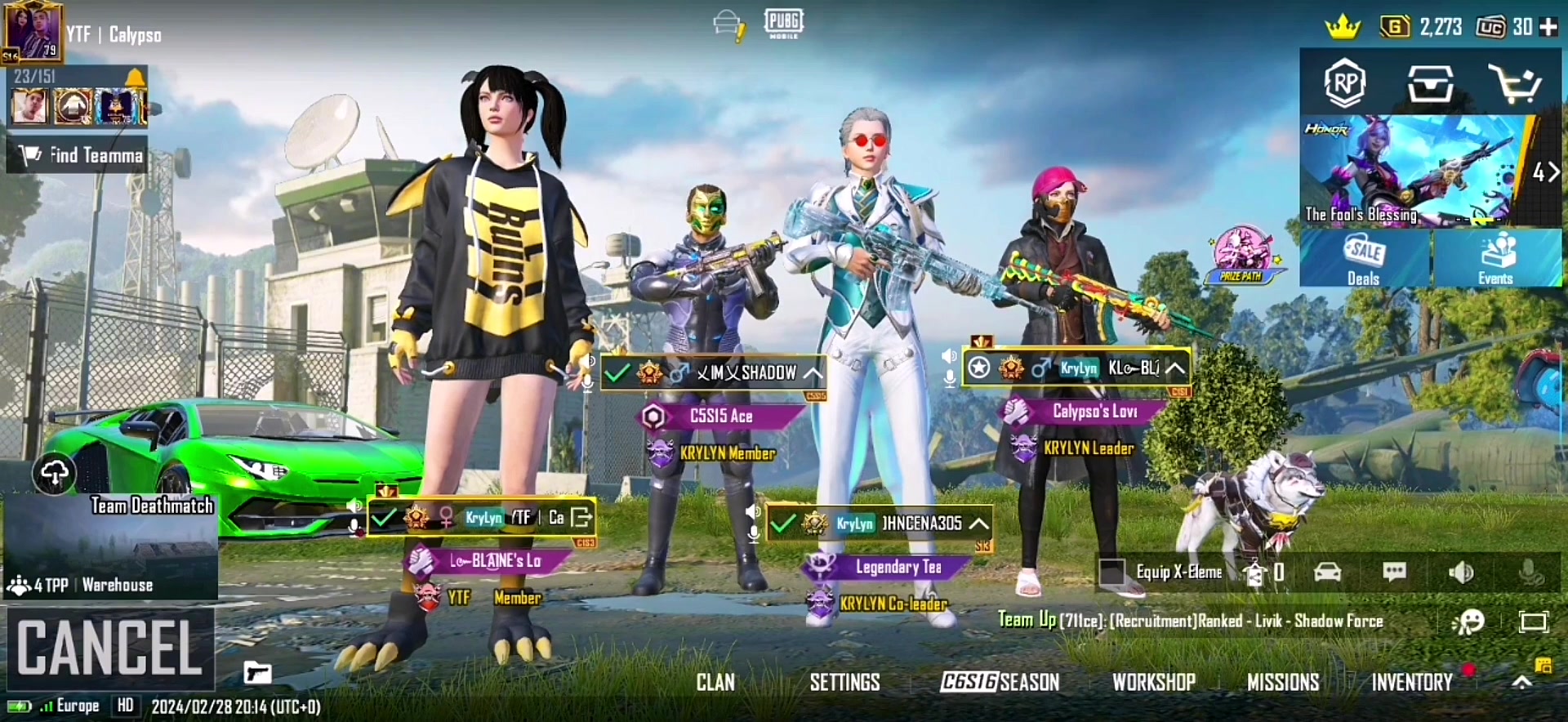The height and width of the screenshot is (722, 1568).
Task: Add more UC with plus button
Action: [x=1548, y=27]
